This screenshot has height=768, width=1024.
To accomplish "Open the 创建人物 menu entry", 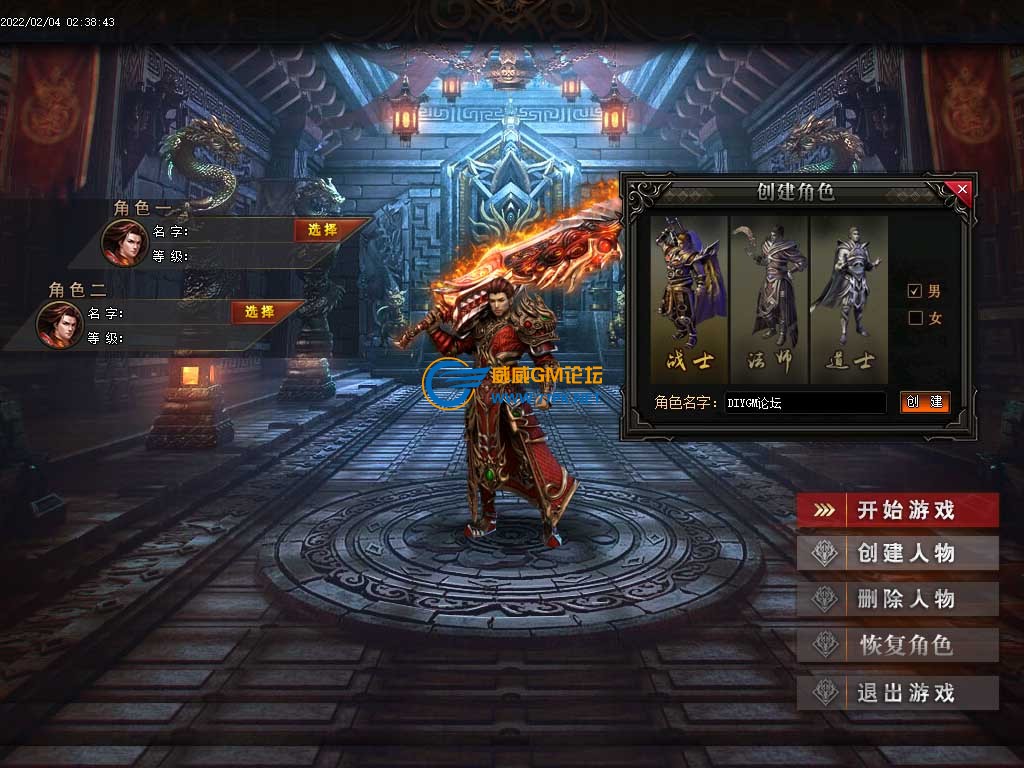I will pos(897,553).
